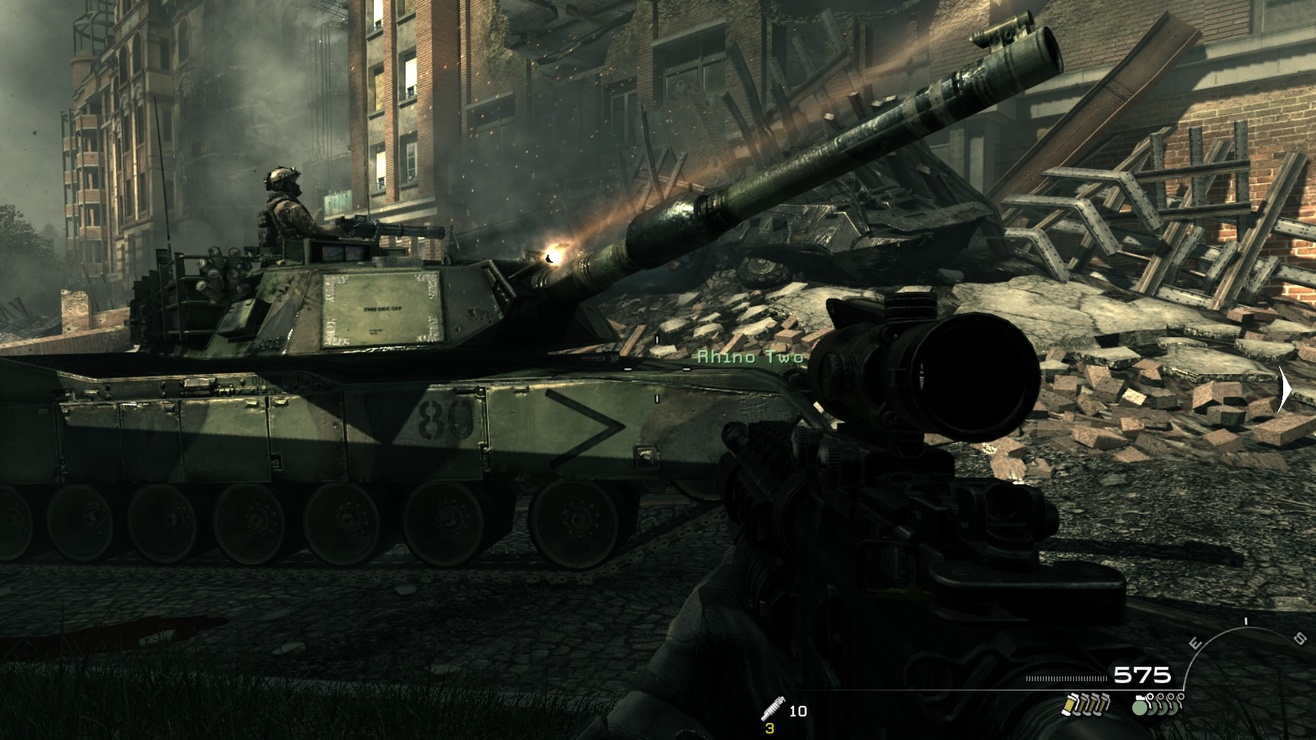The image size is (1316, 740).
Task: Select the frag grenade icons
Action: 1157,703
